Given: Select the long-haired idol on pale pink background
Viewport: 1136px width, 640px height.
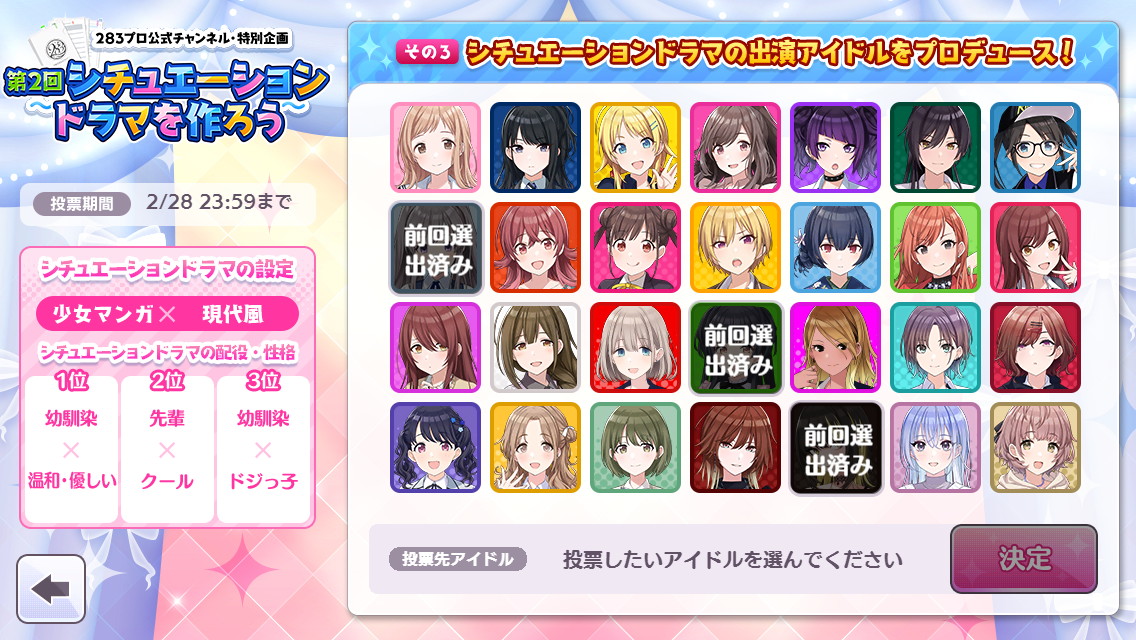Looking at the screenshot, I should point(435,147).
